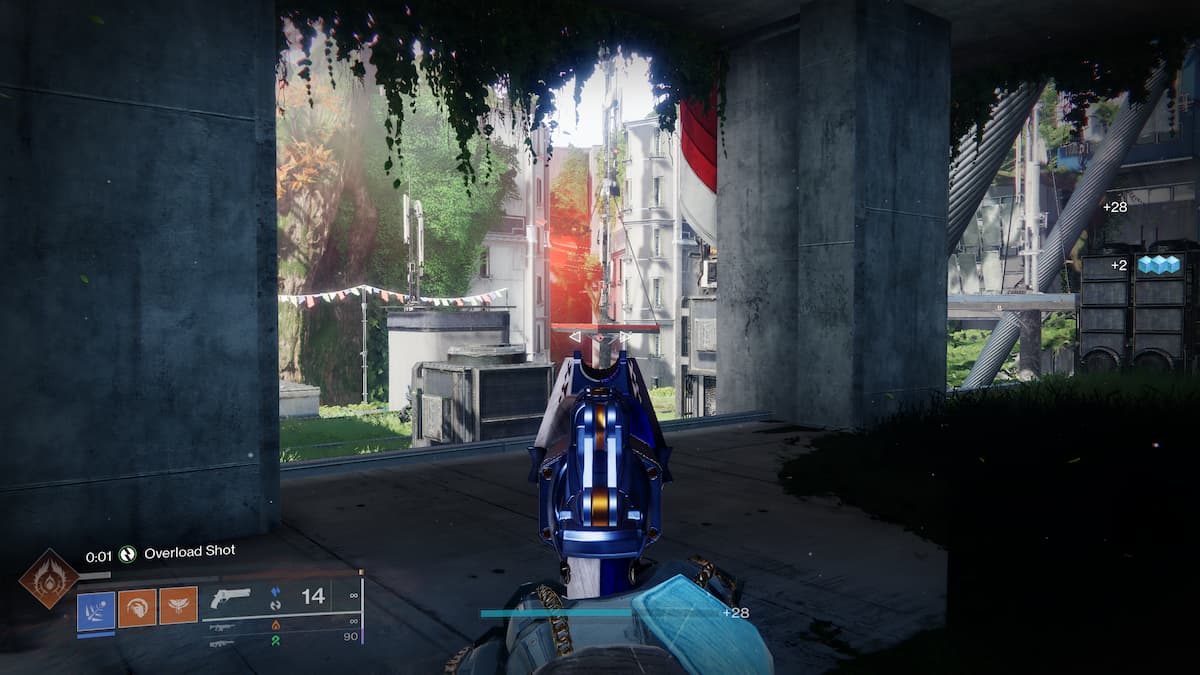Click the green Overload Shot buff icon
This screenshot has width=1200, height=675.
127,553
